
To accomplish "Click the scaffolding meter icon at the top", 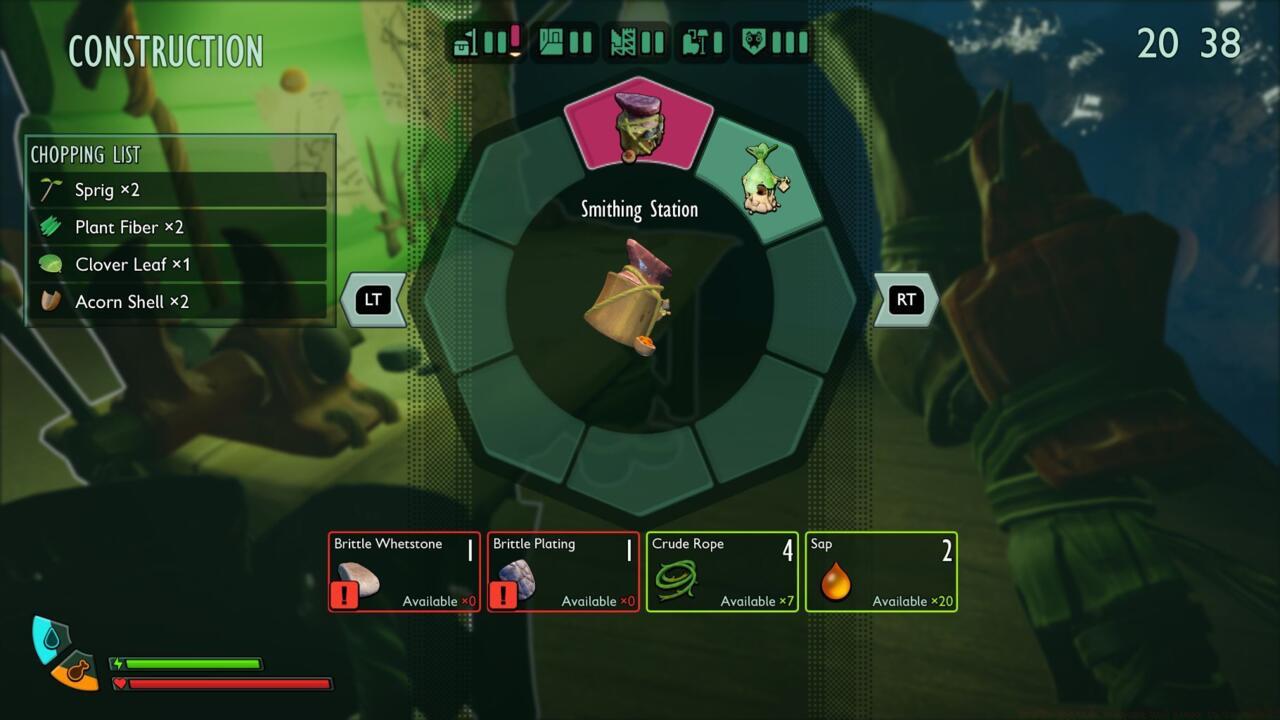I will pyautogui.click(x=625, y=42).
